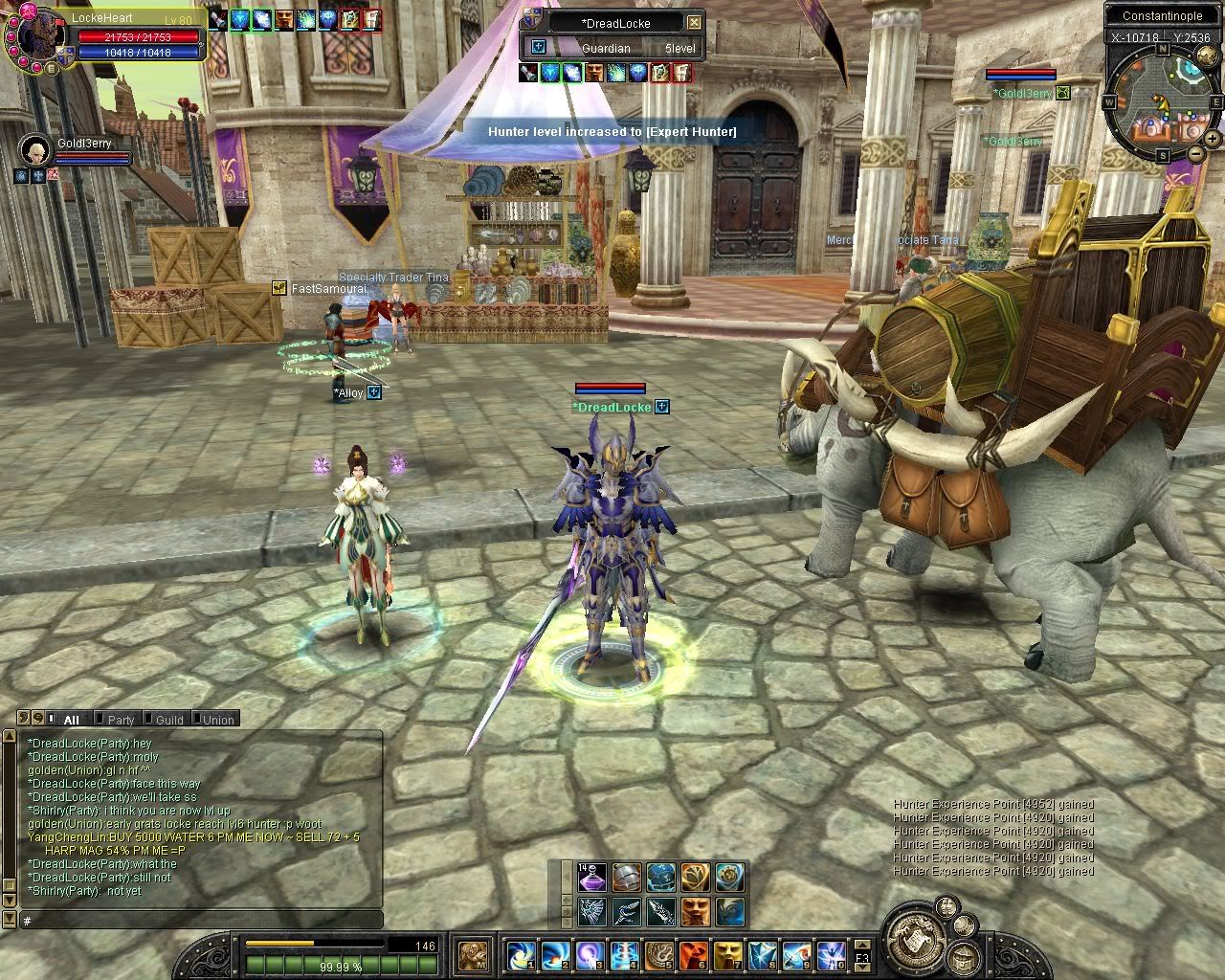Zoom in the minimap with plus button
This screenshot has height=980, width=1225.
(1213, 140)
